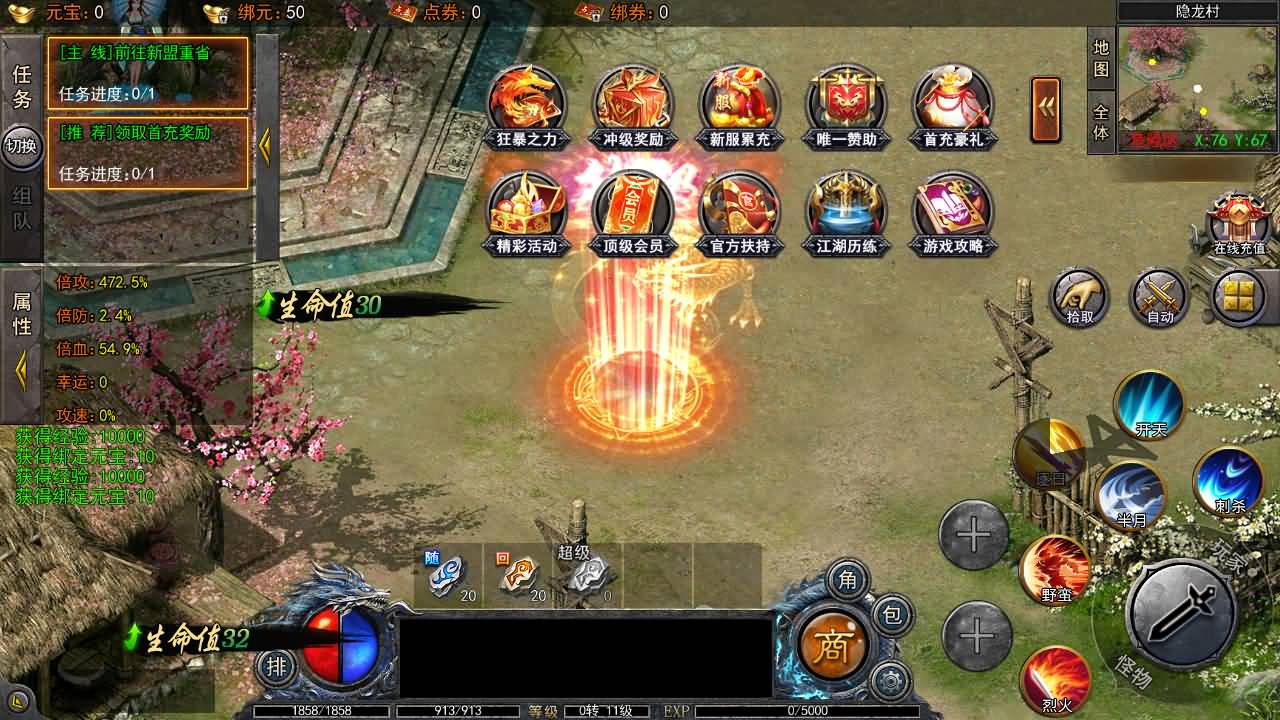Screen dimensions: 1280x720
Task: Toggle the 切换 round button
Action: [22, 147]
